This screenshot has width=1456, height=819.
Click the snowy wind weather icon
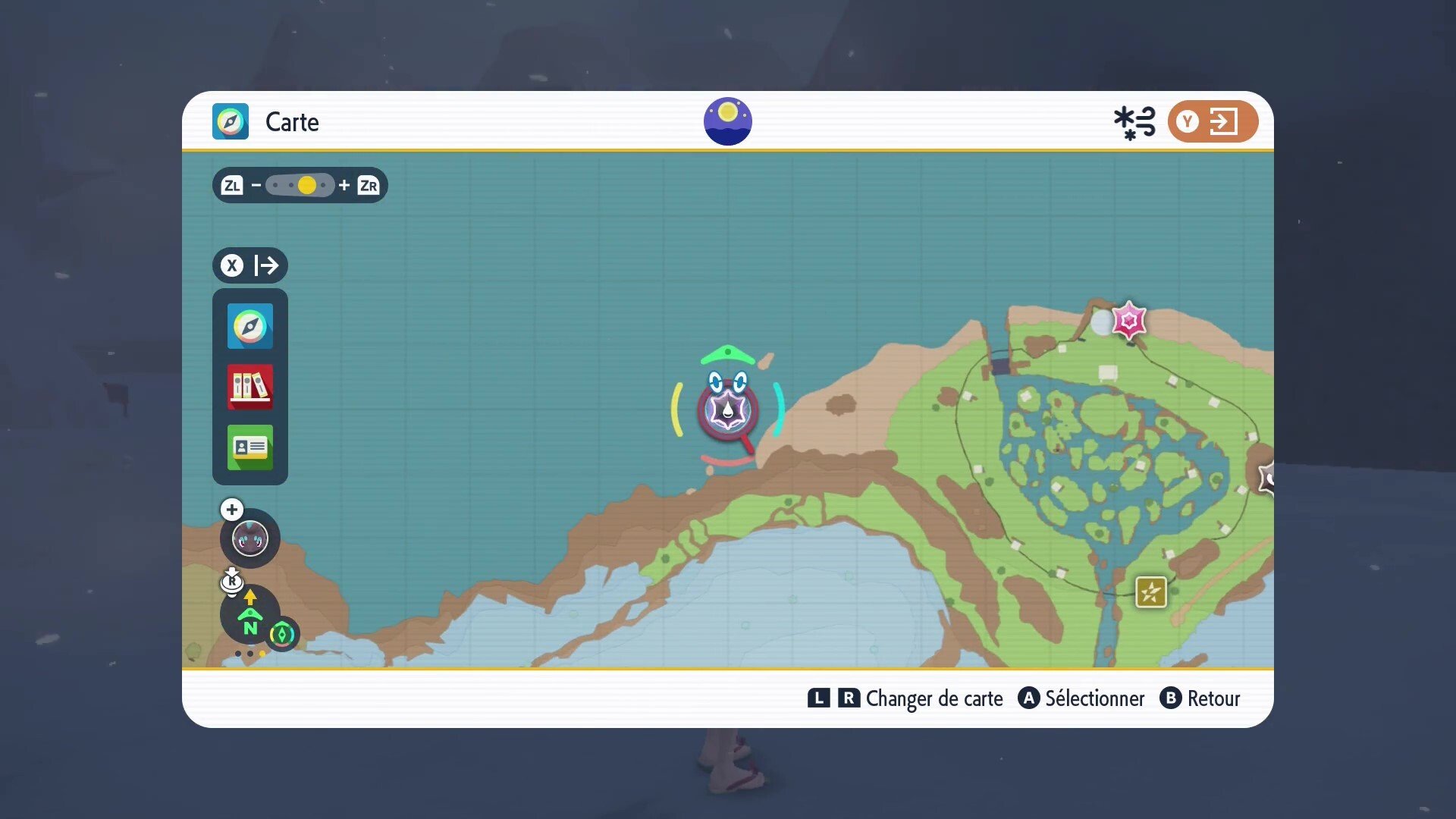coord(1134,122)
